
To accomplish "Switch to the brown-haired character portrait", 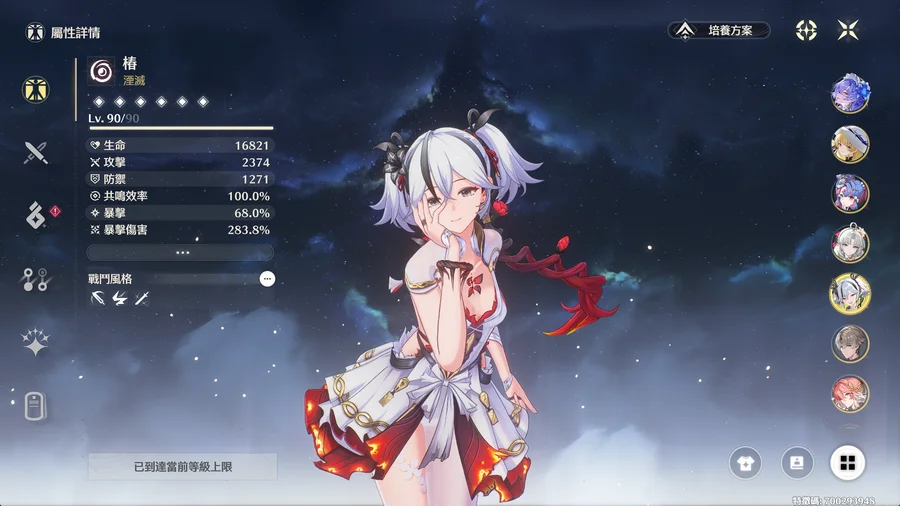I will click(x=850, y=343).
